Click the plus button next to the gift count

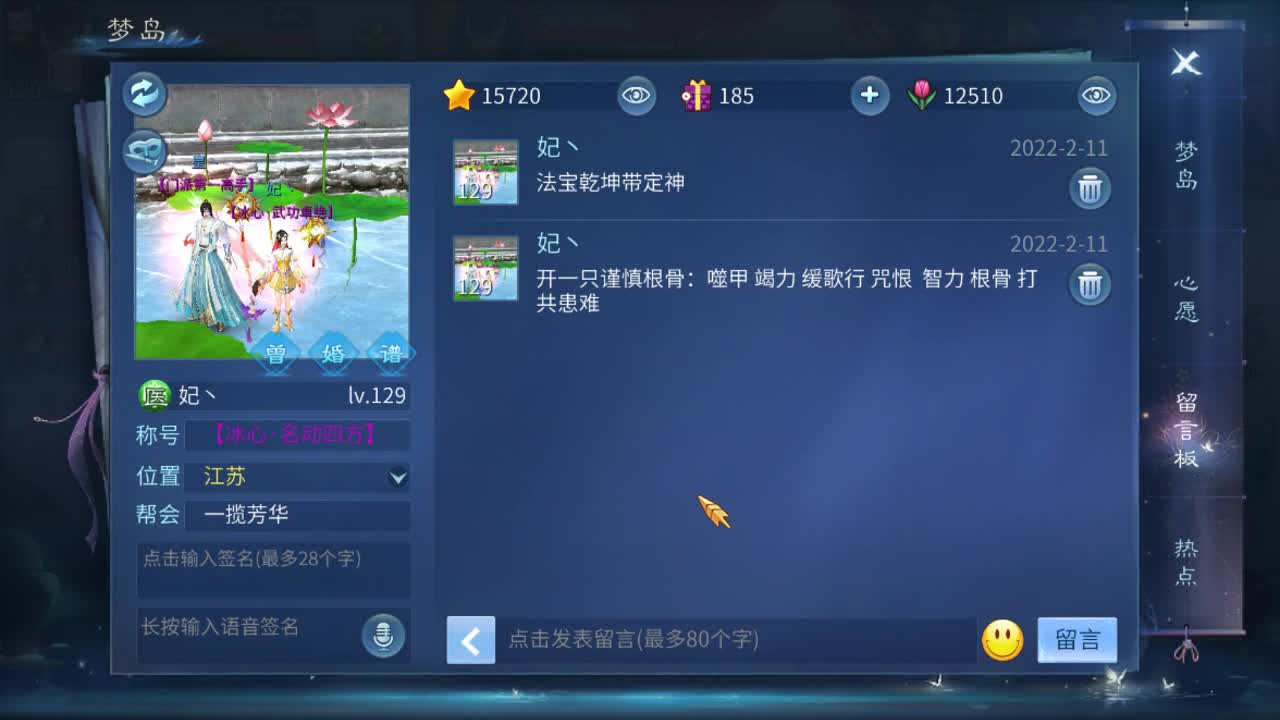click(x=869, y=96)
